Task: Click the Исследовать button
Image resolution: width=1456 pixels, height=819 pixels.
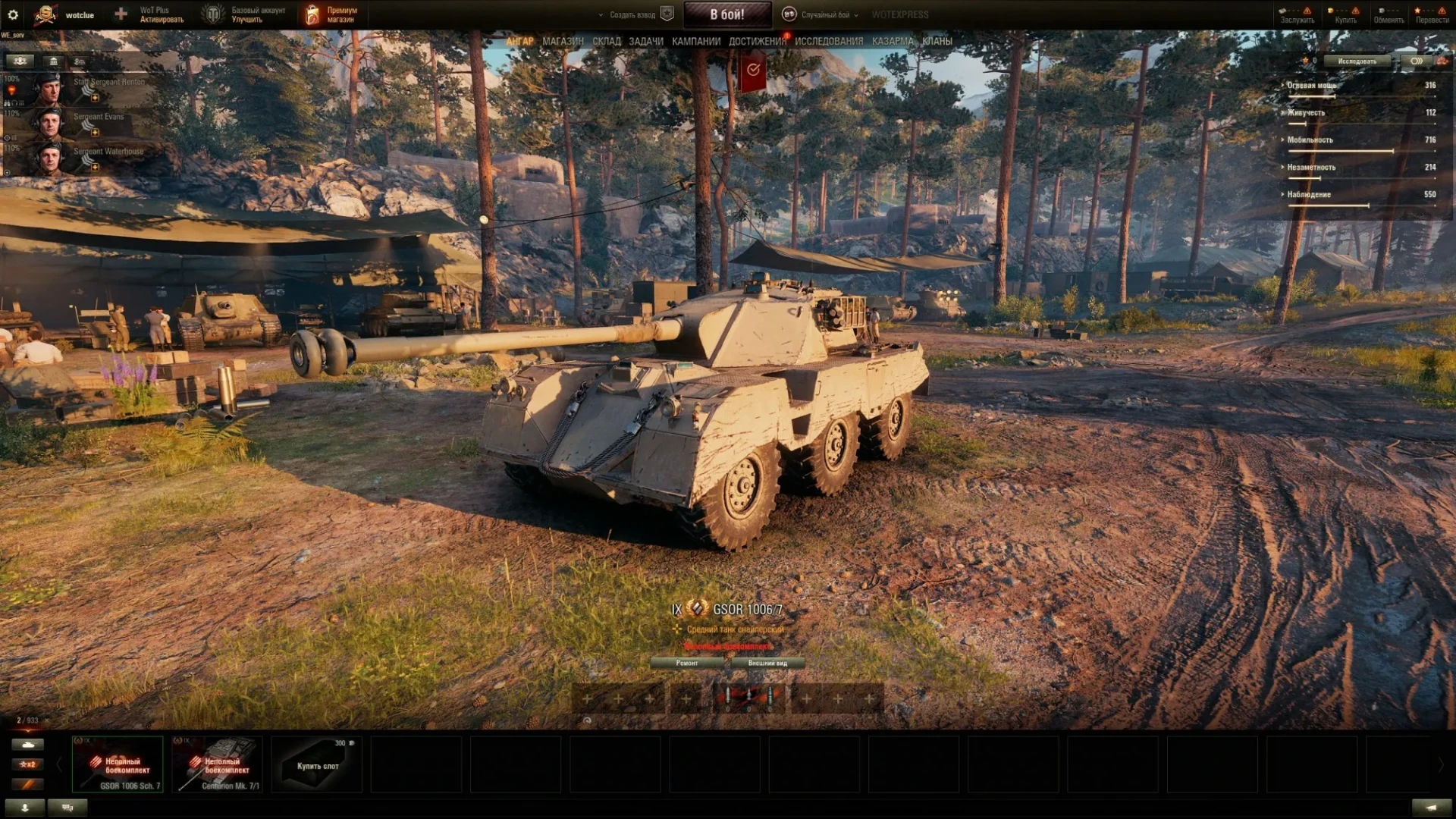Action: (x=1357, y=61)
